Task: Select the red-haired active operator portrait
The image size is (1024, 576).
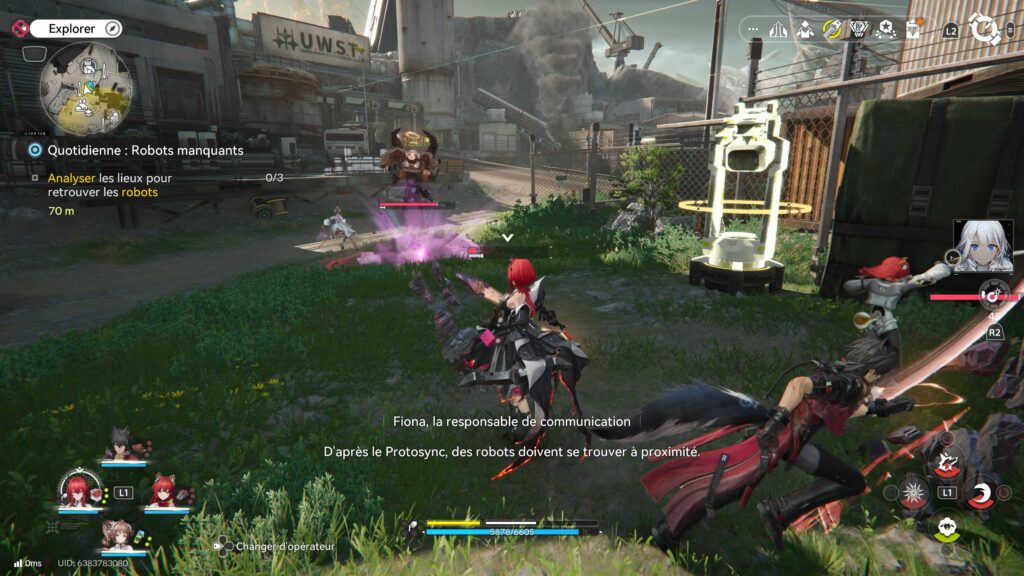Action: [x=78, y=488]
